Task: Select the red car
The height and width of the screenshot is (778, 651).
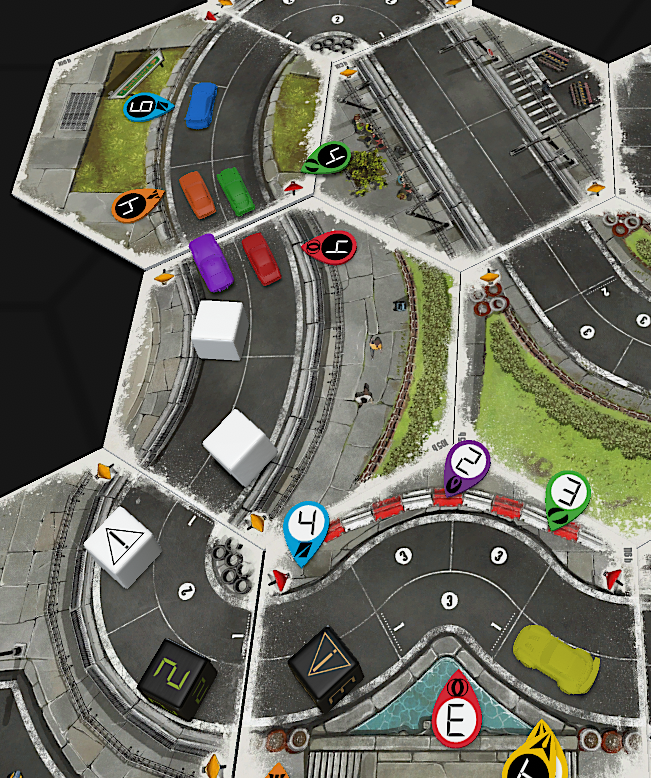Action: pos(261,259)
